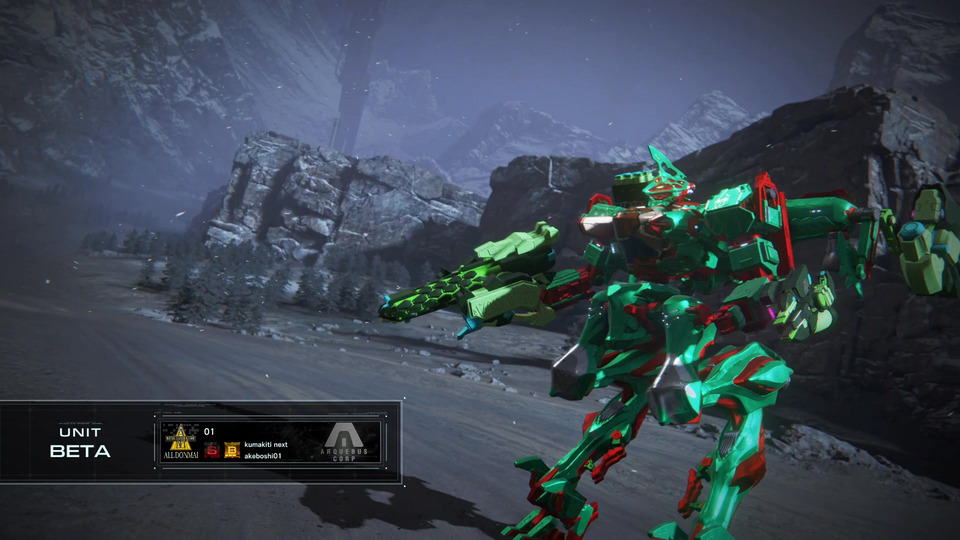Click the red S rank badge
The height and width of the screenshot is (540, 960).
[x=212, y=450]
